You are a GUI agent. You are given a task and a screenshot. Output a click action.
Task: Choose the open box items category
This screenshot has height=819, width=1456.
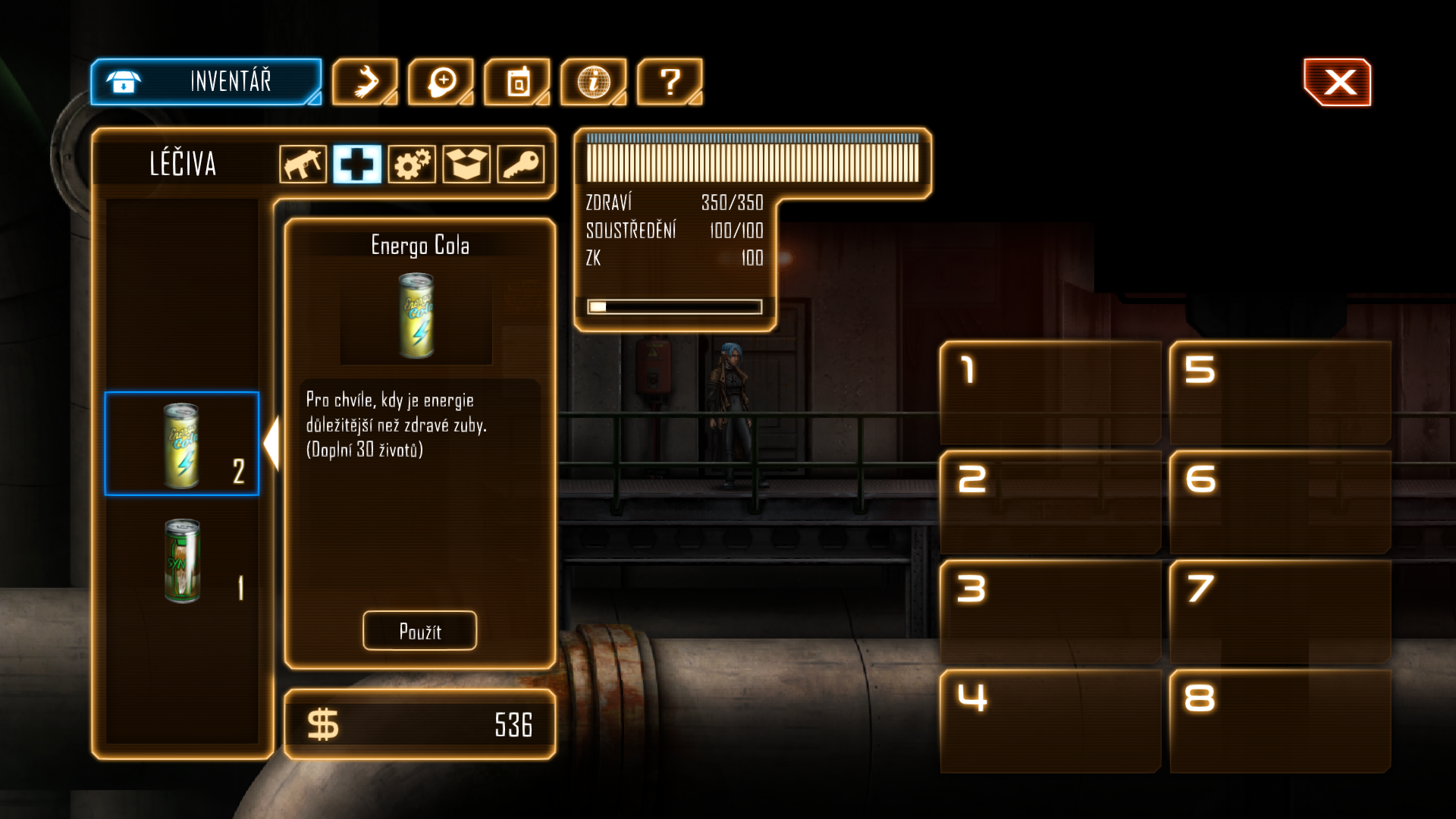point(466,164)
